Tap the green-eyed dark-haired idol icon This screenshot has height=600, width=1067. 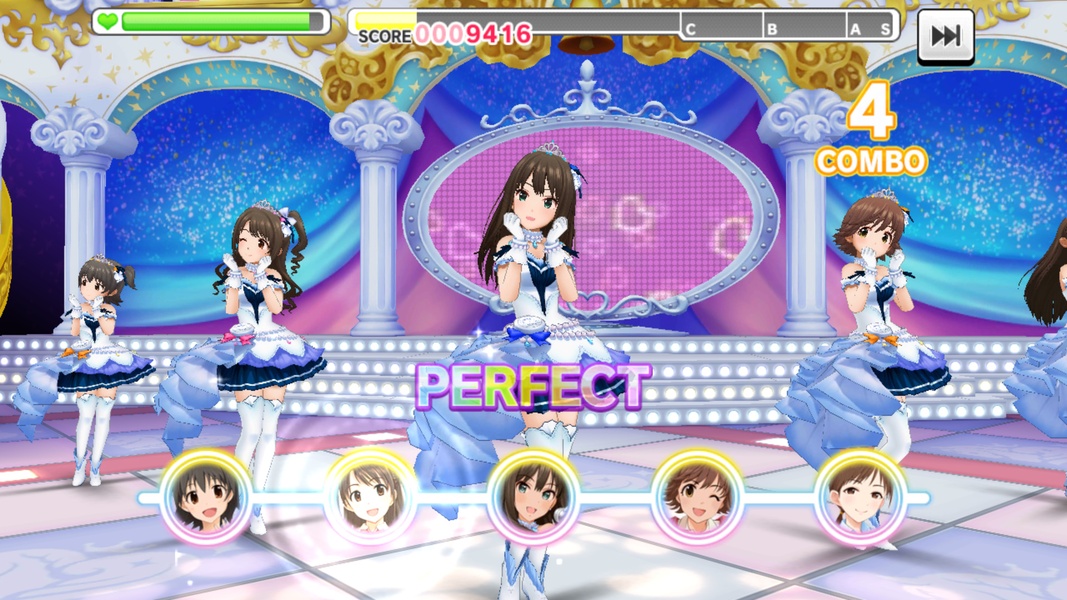[x=534, y=497]
